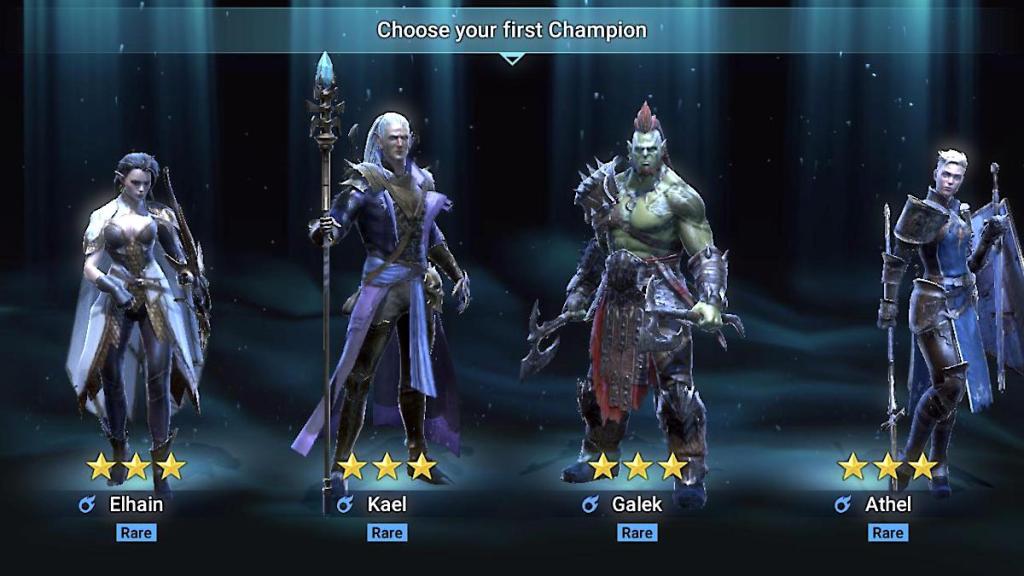Screen dimensions: 1024x576
Task: Choose Elhain as your first Champion
Action: (x=135, y=320)
